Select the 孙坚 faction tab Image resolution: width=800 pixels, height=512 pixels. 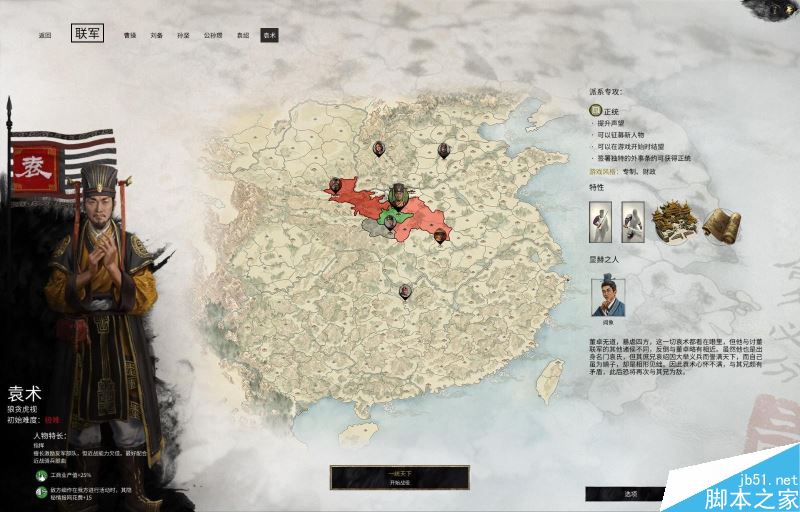click(185, 35)
